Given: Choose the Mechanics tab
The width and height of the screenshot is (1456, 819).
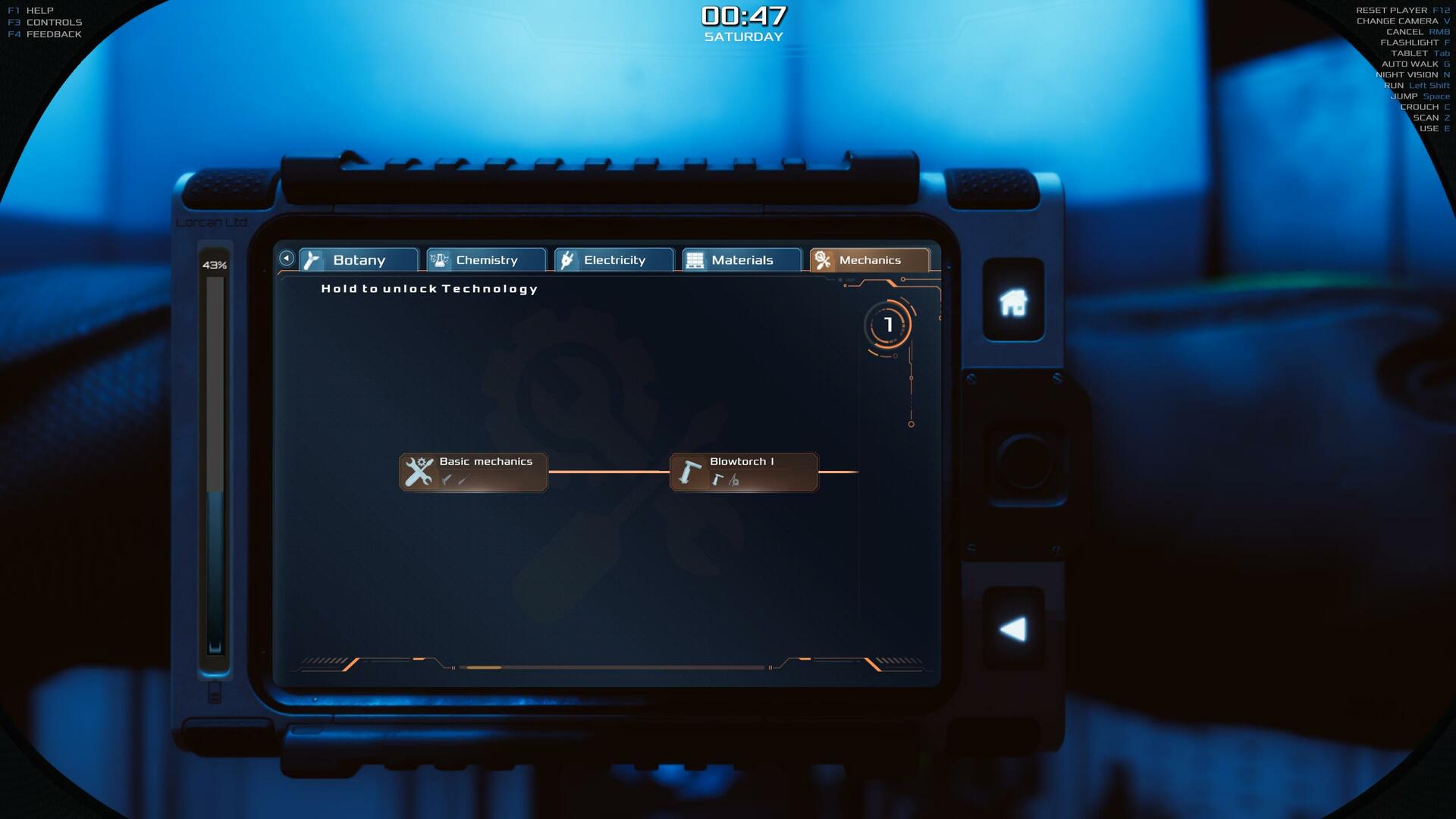Looking at the screenshot, I should (x=869, y=260).
